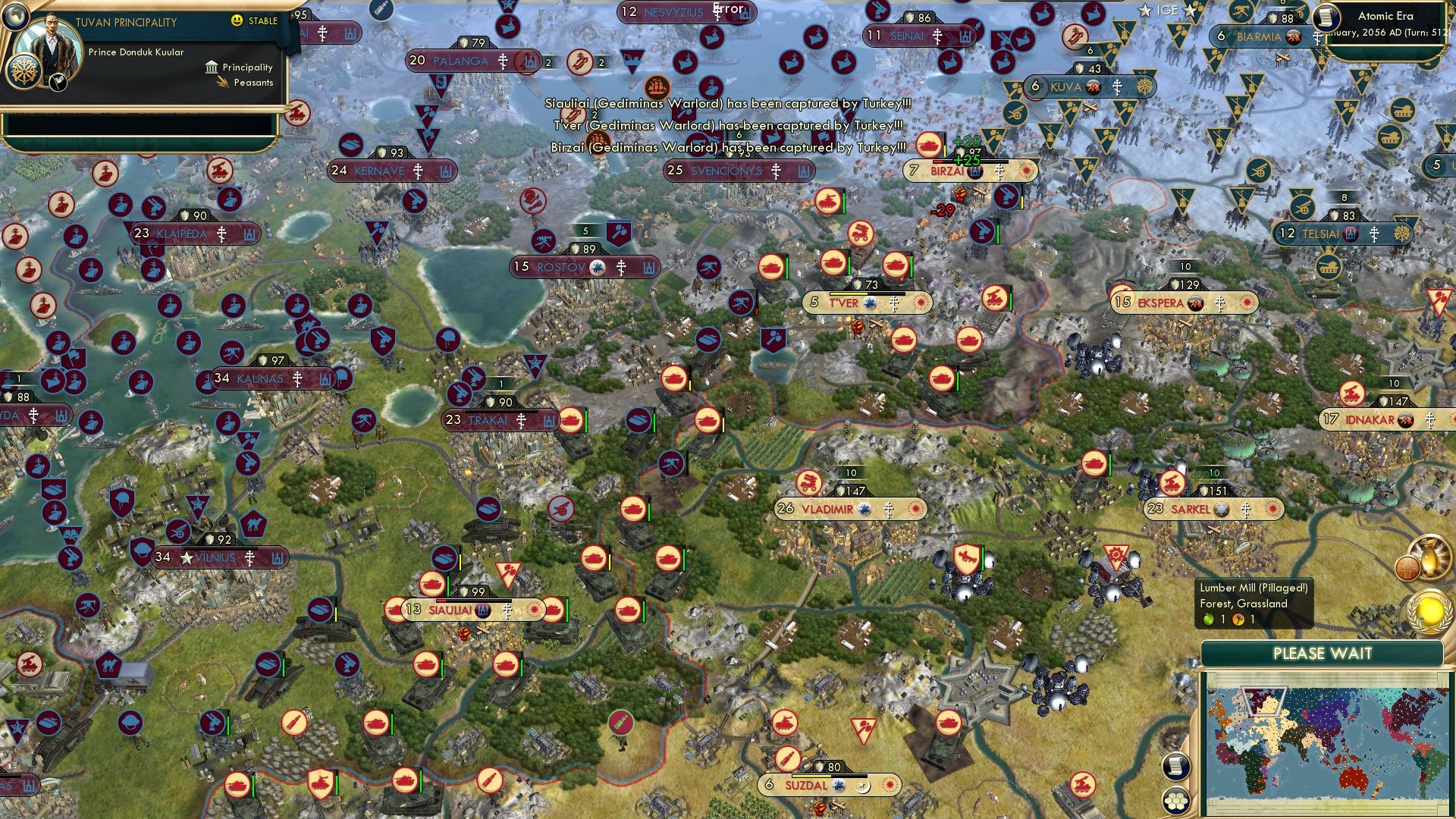The height and width of the screenshot is (819, 1456).
Task: Open the notification log scroll icon
Action: tap(1177, 767)
